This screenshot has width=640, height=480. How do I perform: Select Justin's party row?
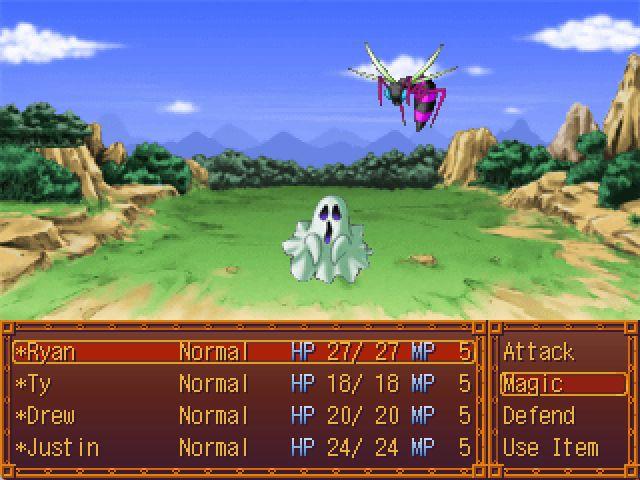(244, 448)
